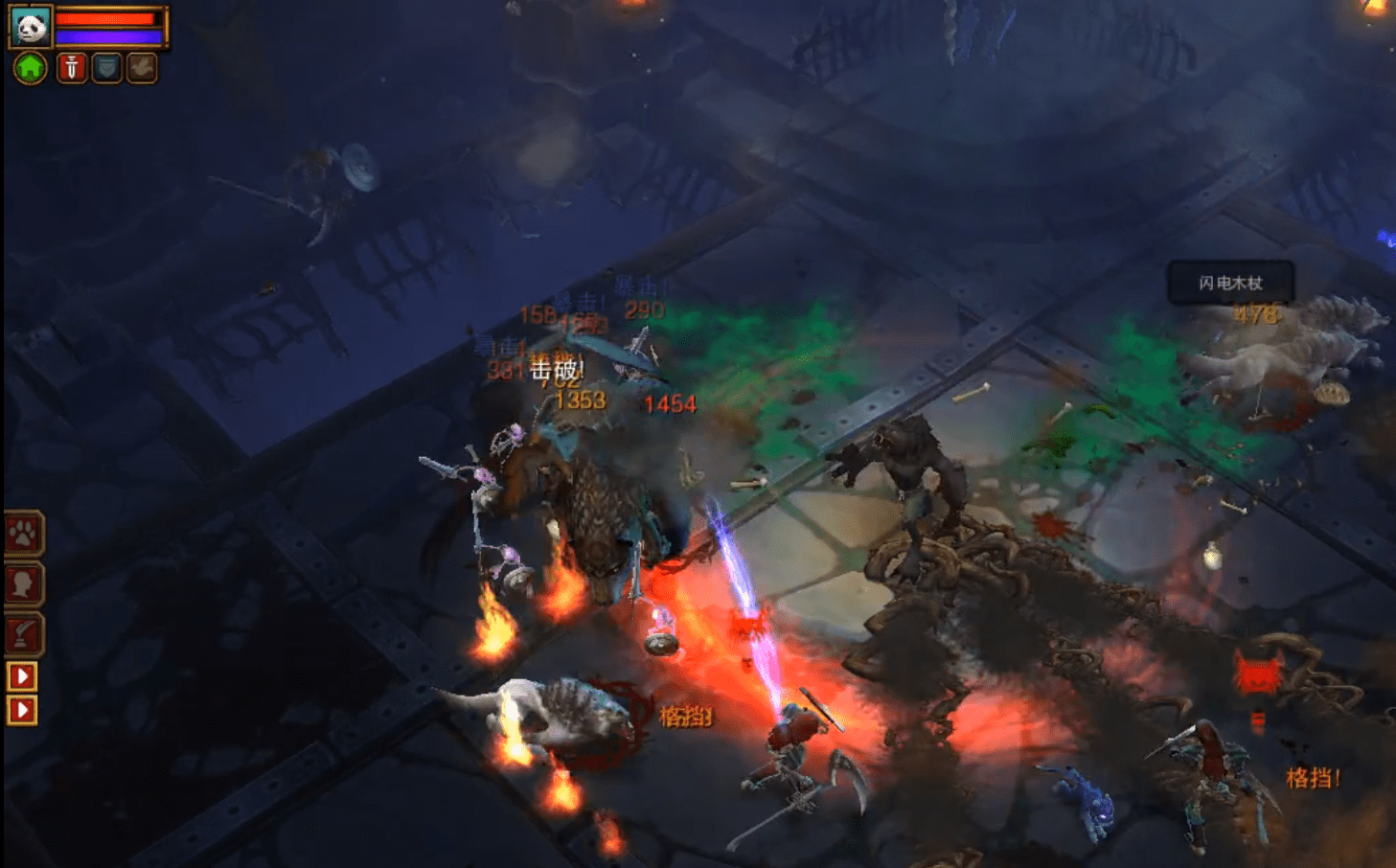The height and width of the screenshot is (868, 1396).
Task: Select the red sword aggressive stance
Action: coord(72,68)
